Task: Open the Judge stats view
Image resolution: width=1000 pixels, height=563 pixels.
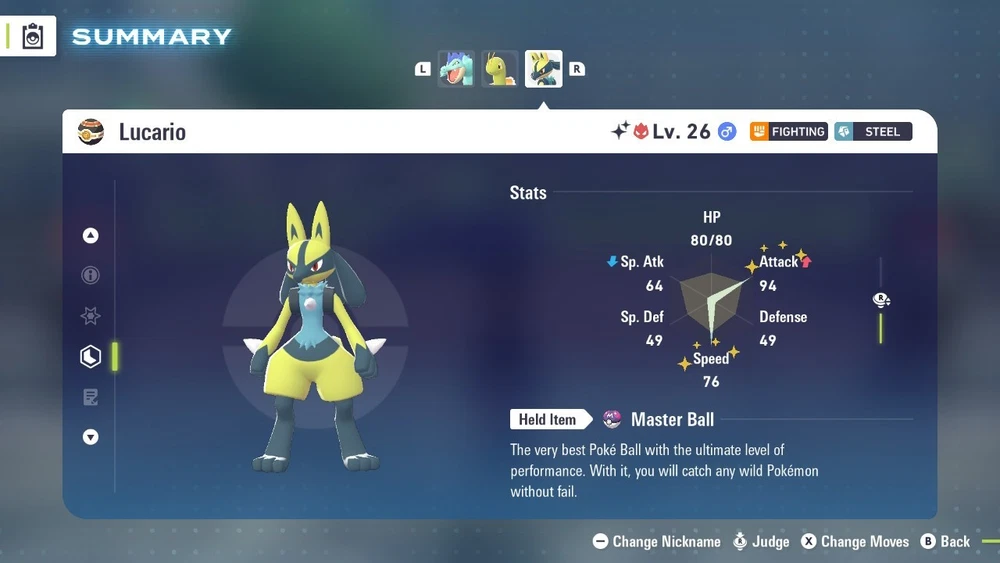Action: click(x=760, y=542)
